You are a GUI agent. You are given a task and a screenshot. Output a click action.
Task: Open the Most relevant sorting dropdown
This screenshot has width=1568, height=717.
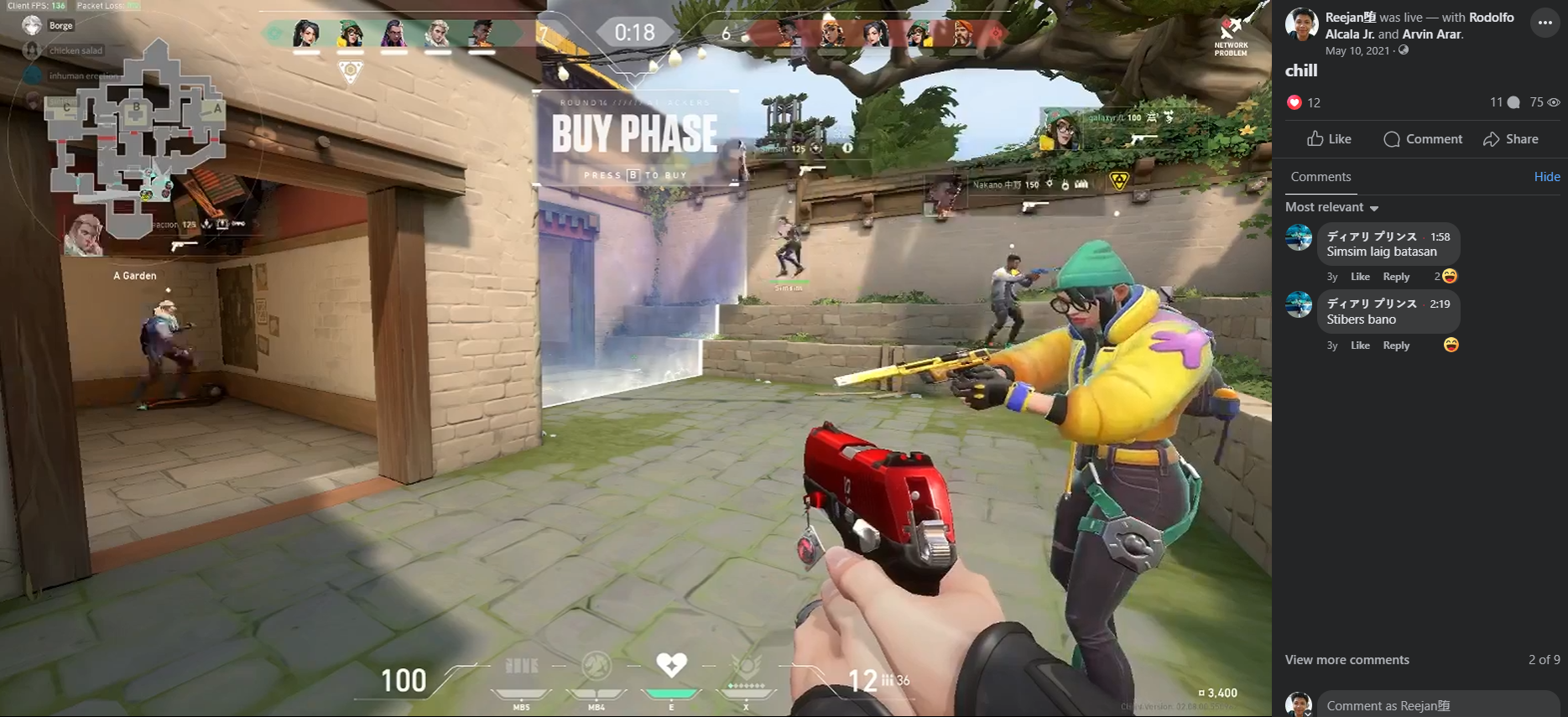tap(1332, 207)
